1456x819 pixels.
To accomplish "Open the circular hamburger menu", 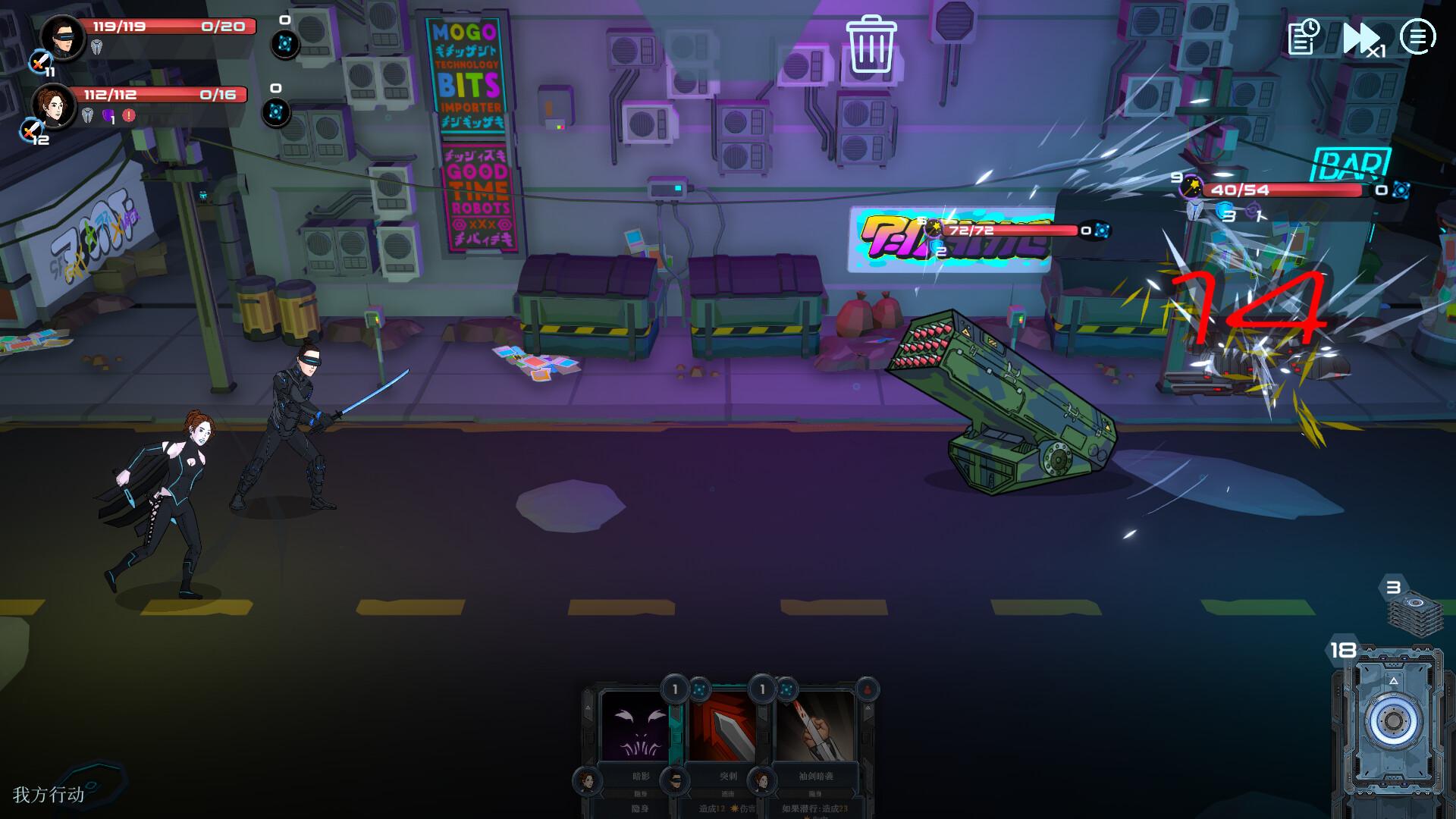I will tap(1417, 36).
